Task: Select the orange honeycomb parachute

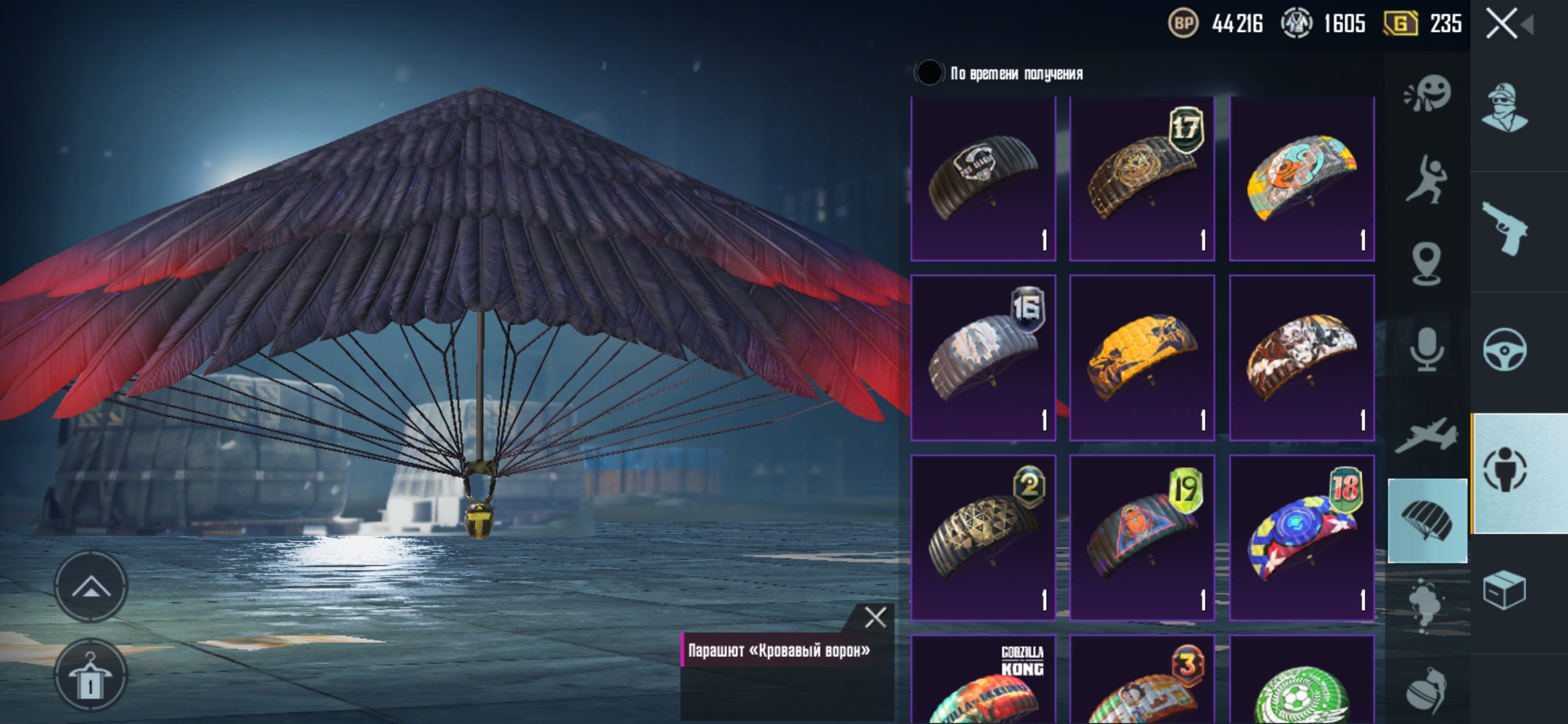Action: coord(1142,357)
